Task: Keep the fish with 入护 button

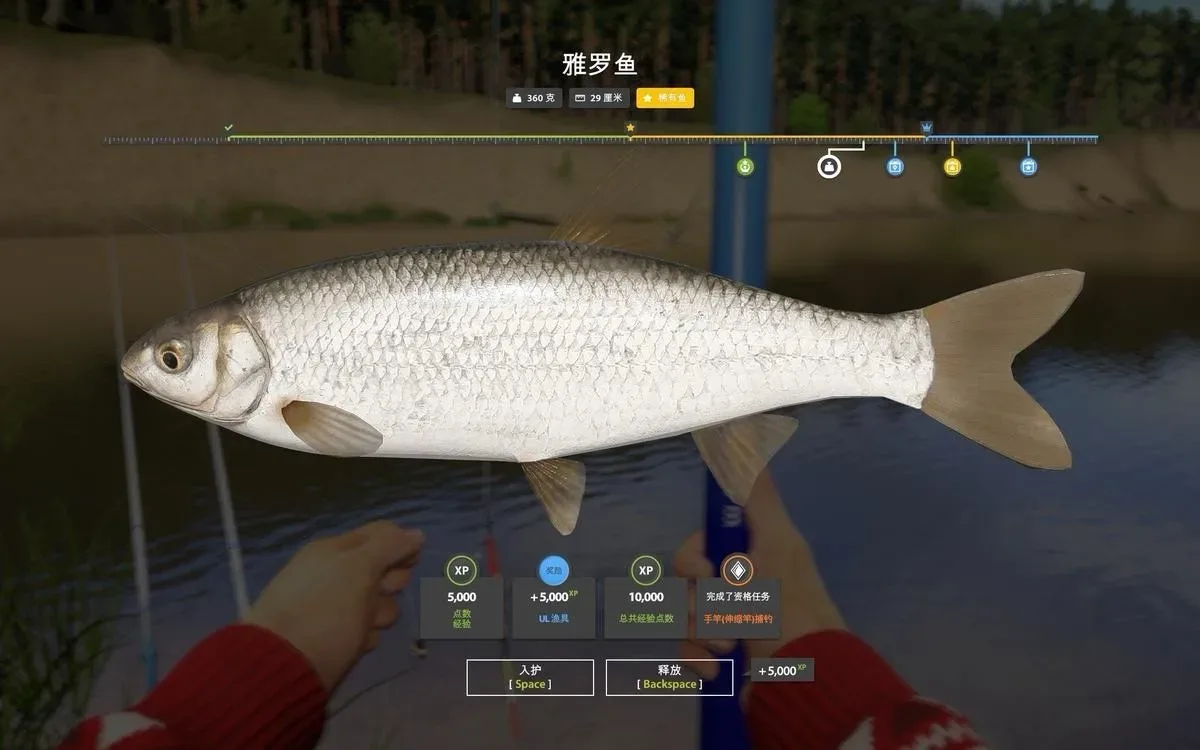Action: [x=530, y=677]
